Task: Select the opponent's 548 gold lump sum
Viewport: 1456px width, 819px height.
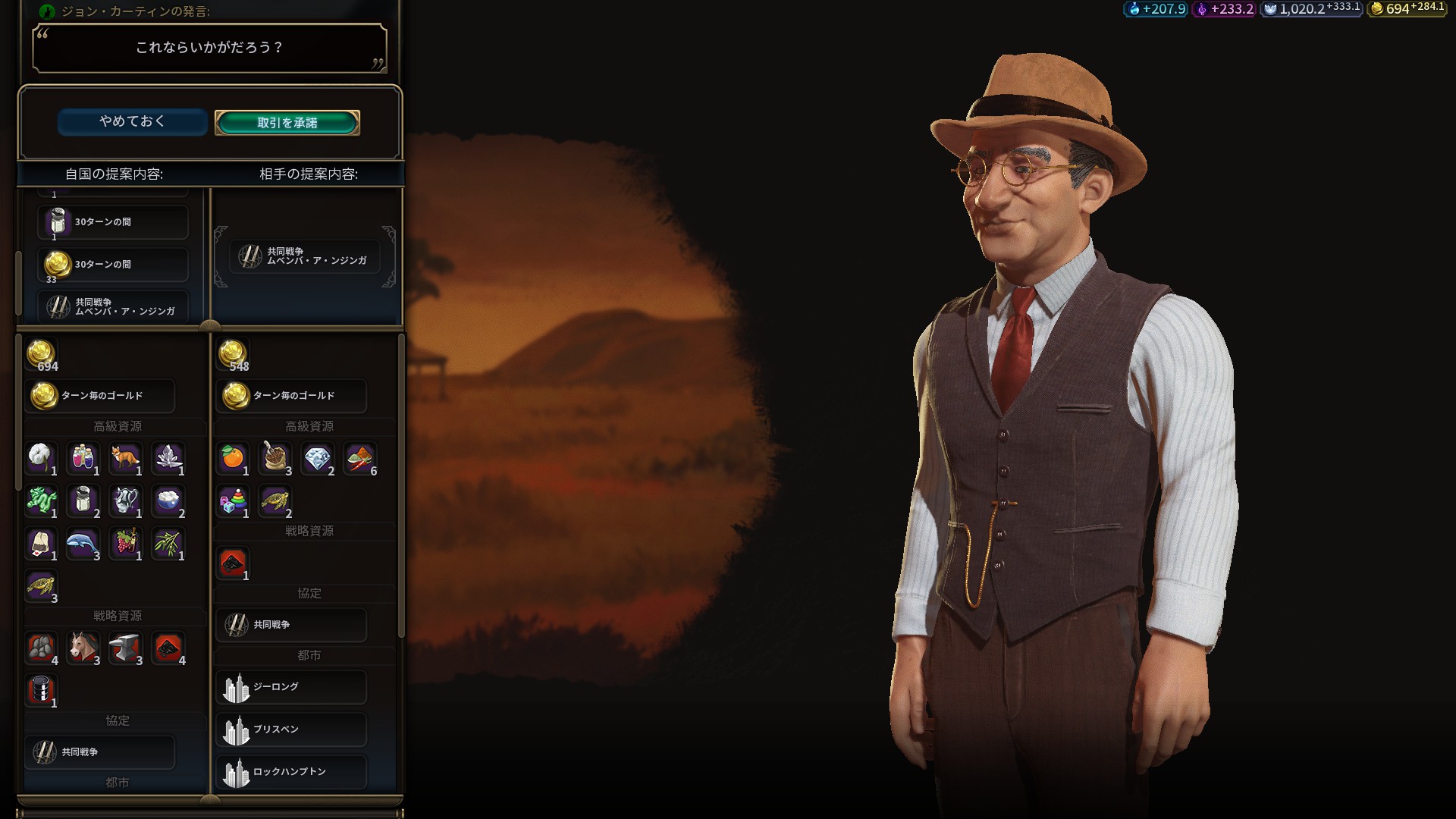Action: 233,355
